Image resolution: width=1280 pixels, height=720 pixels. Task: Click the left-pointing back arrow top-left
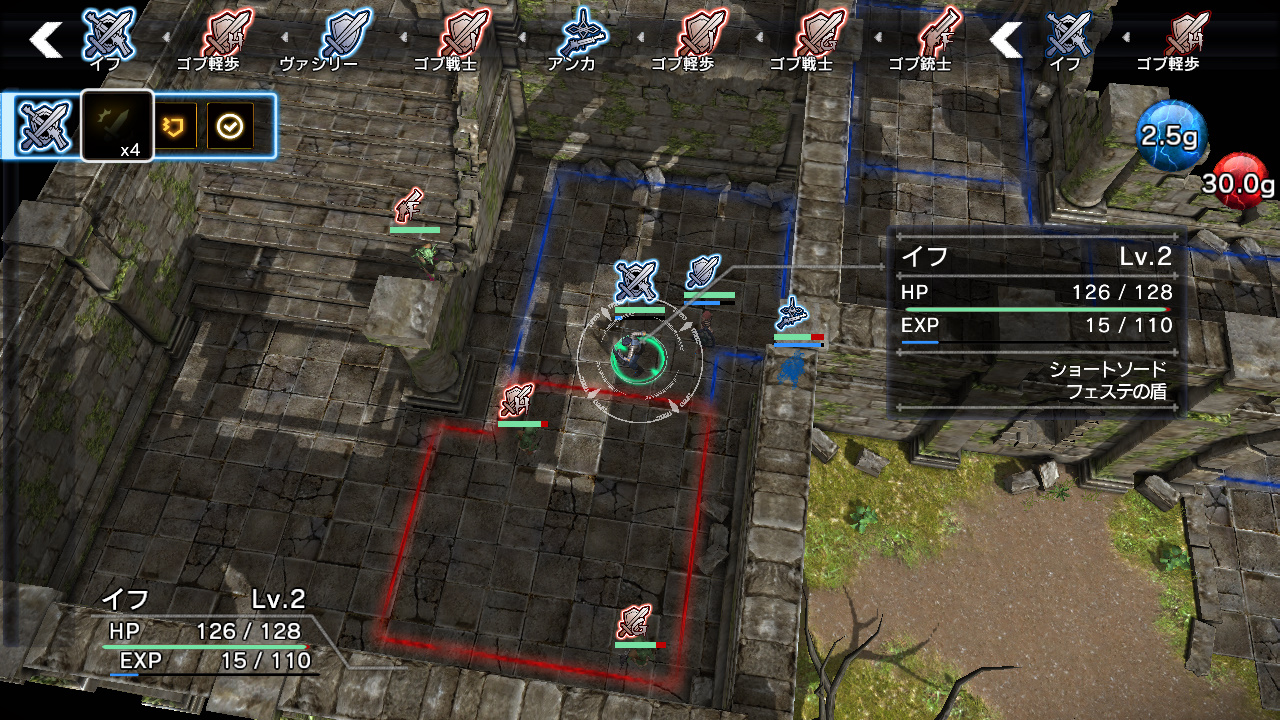point(45,40)
